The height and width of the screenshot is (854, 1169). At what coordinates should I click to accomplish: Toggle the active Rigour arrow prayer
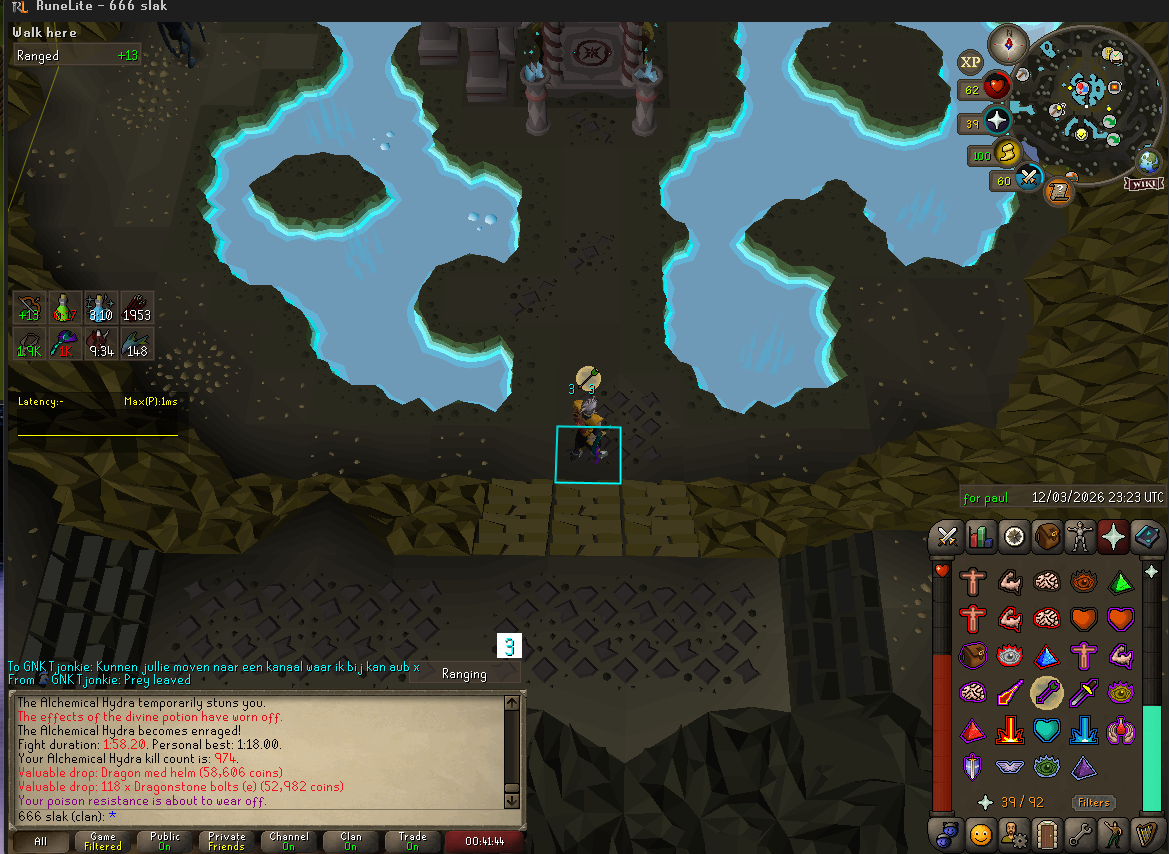(x=1046, y=692)
